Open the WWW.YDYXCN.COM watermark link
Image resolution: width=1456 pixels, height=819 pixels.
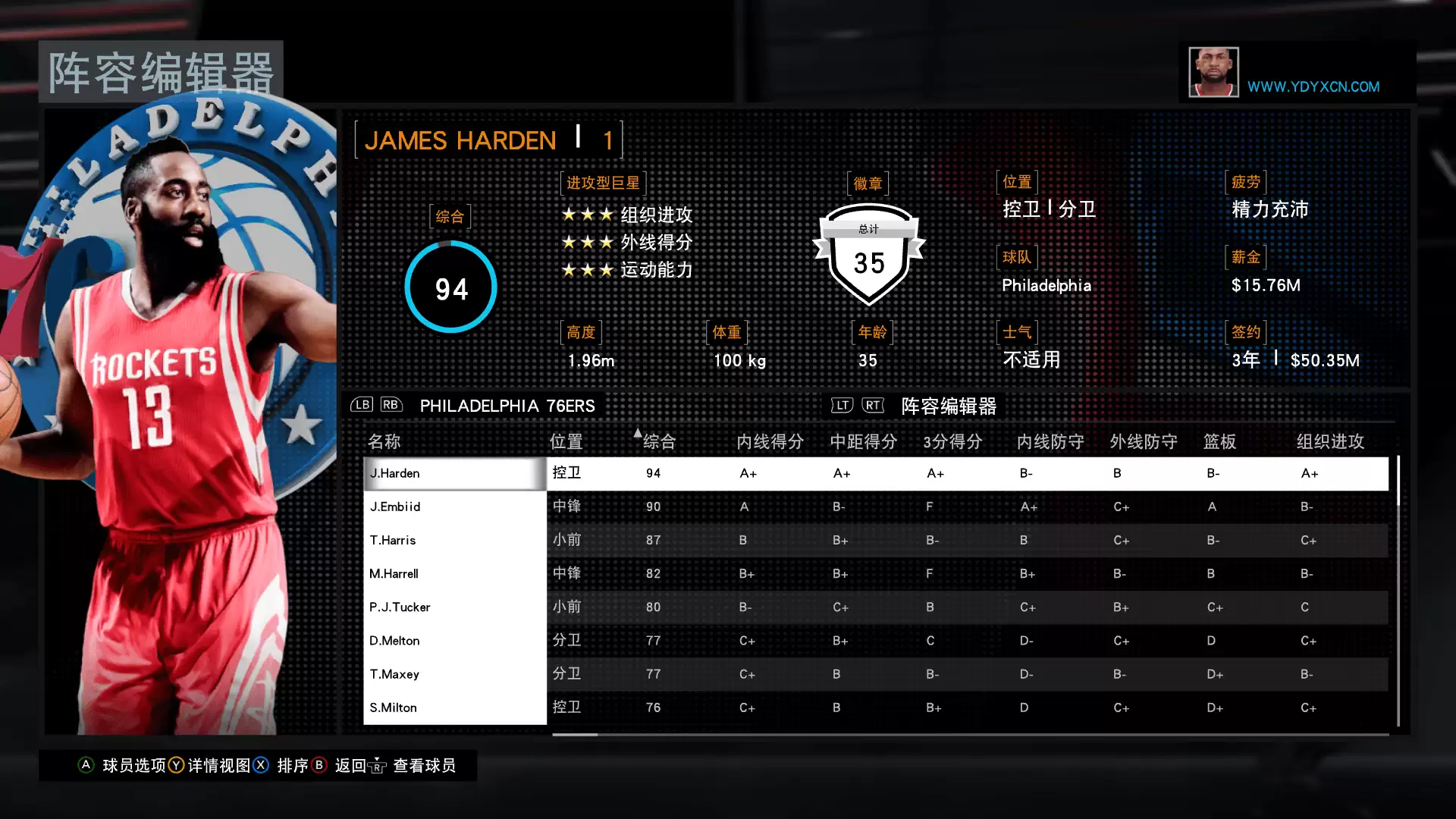pos(1313,86)
